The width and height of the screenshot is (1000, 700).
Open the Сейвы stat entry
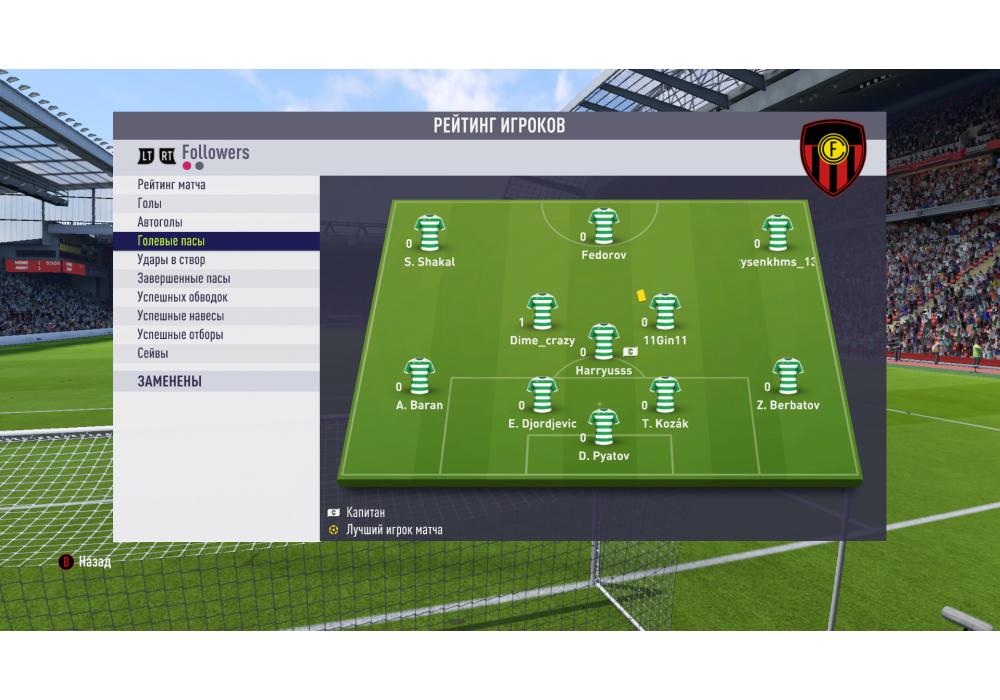pyautogui.click(x=215, y=353)
